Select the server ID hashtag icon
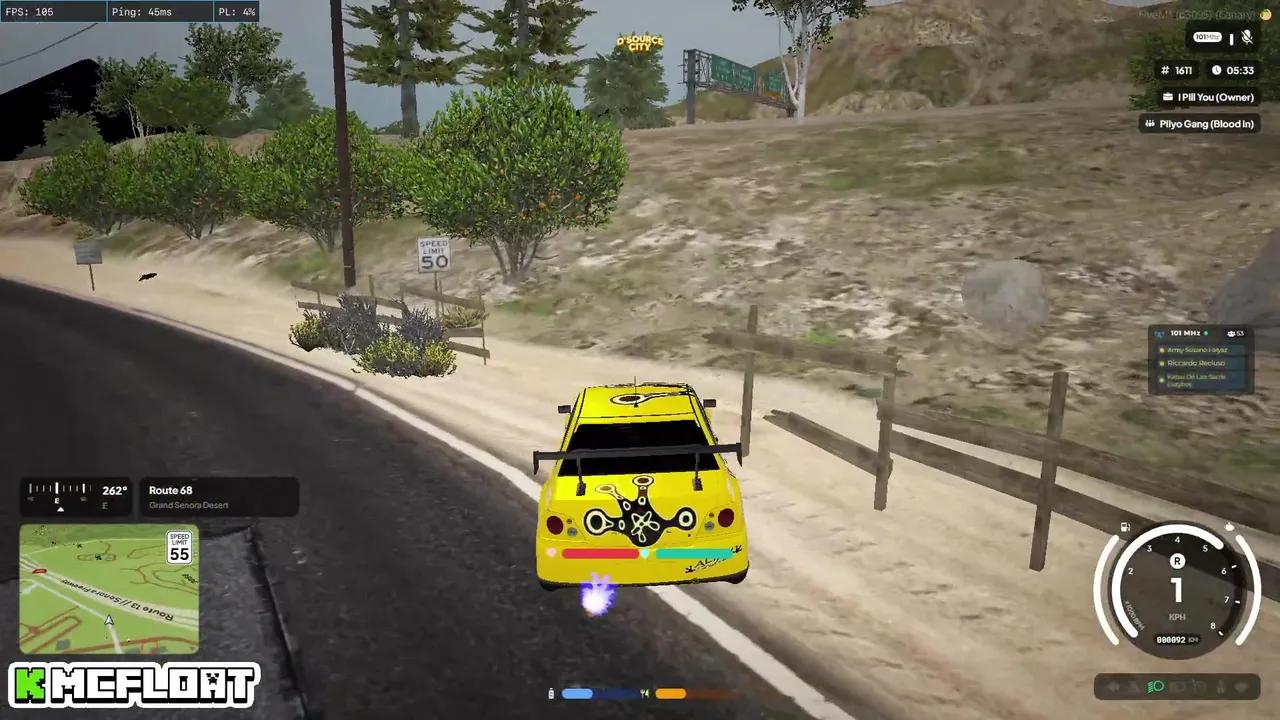The width and height of the screenshot is (1280, 720). click(1164, 70)
